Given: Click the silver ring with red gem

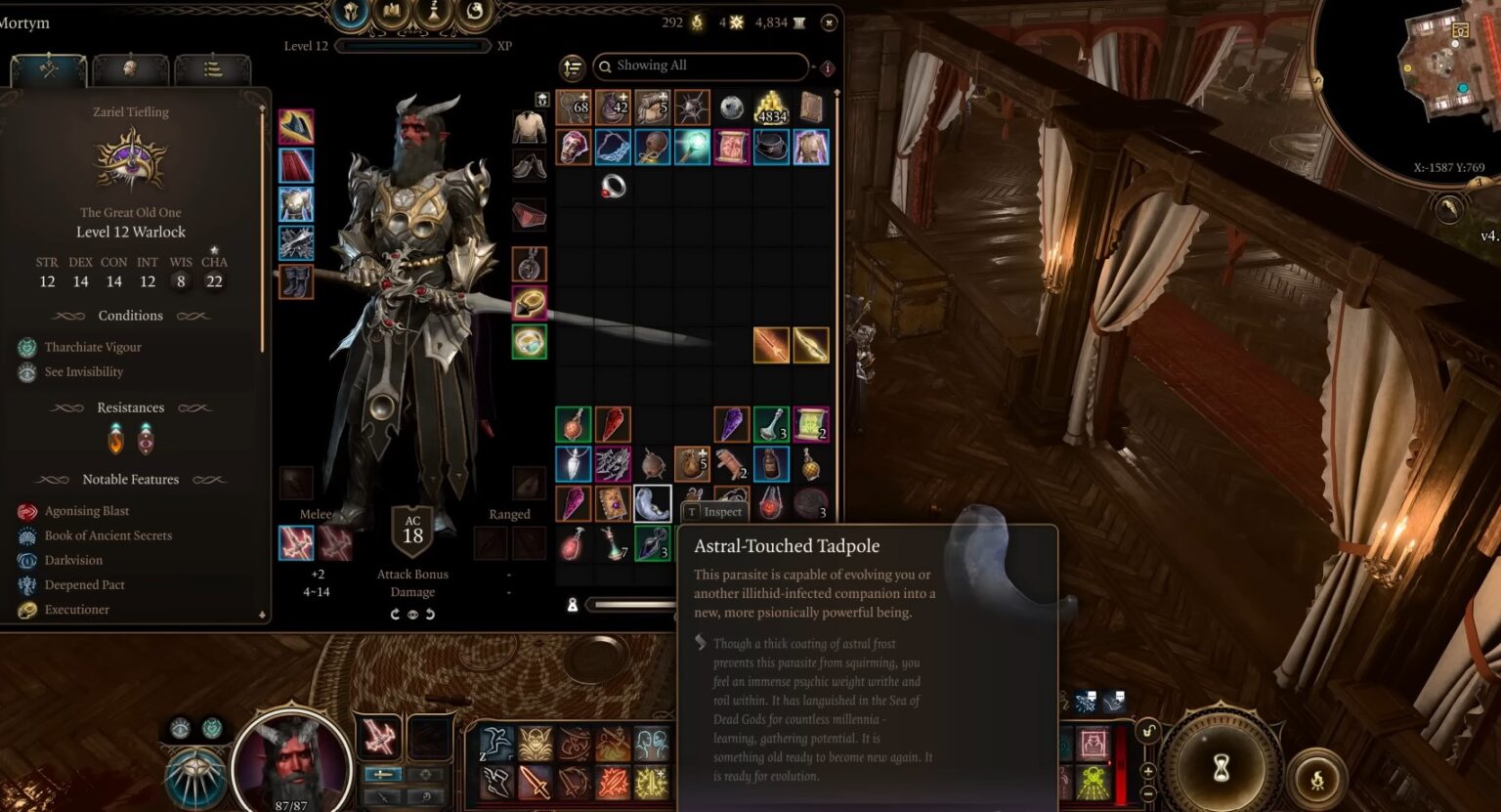Looking at the screenshot, I should [613, 186].
